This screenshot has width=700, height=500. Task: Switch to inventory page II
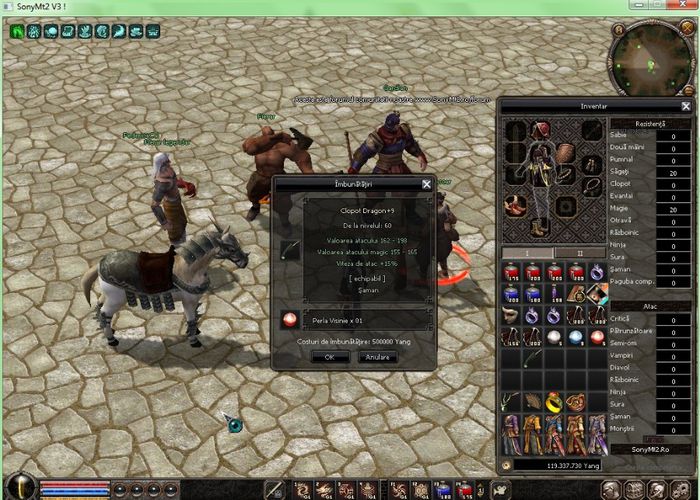[578, 253]
